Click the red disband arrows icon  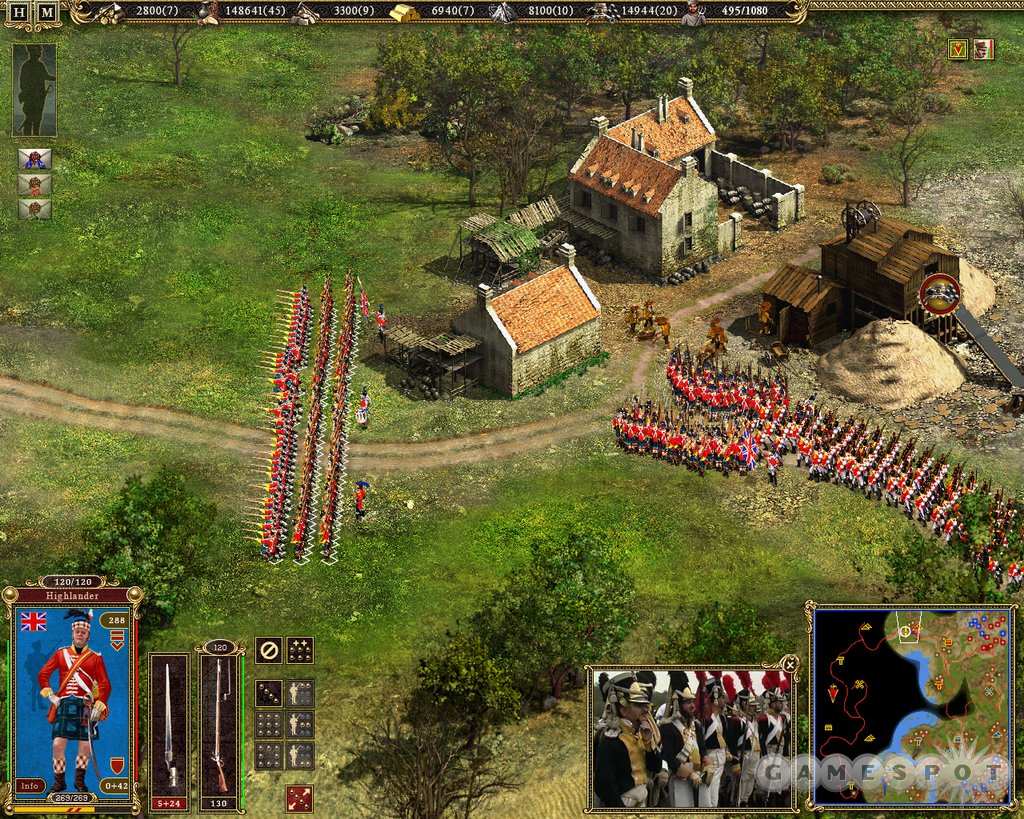coord(299,798)
